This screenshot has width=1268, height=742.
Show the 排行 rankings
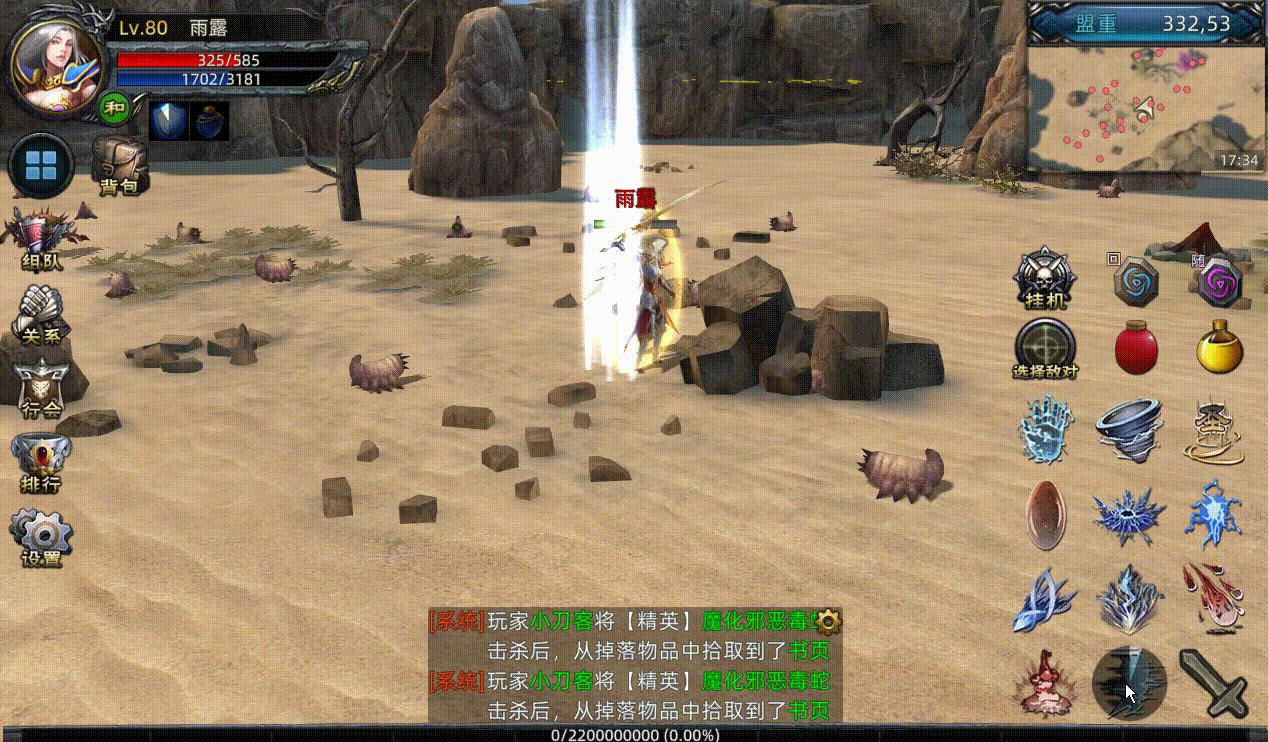tap(42, 462)
